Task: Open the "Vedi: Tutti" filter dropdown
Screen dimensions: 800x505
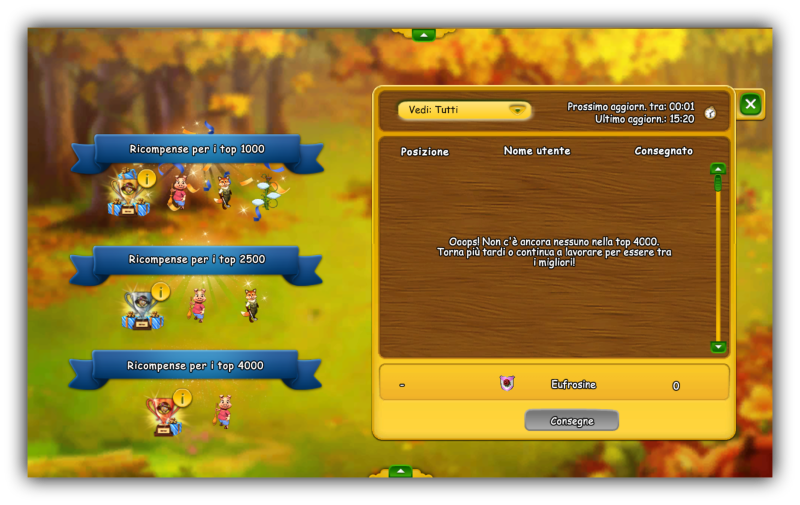Action: click(464, 110)
